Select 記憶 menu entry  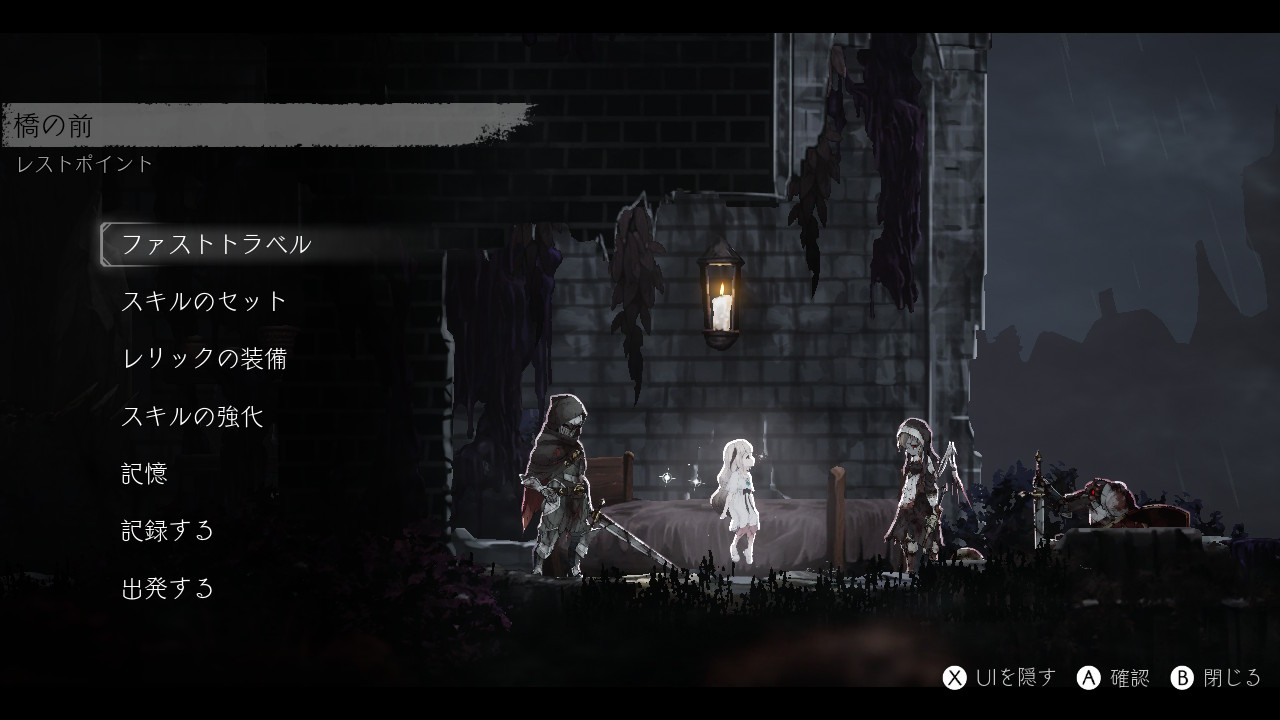144,473
